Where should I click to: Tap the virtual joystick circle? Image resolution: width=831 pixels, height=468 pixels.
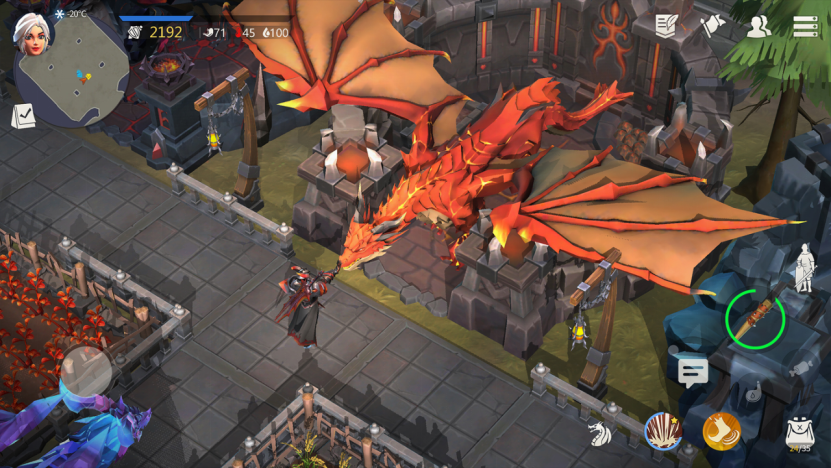(x=86, y=372)
